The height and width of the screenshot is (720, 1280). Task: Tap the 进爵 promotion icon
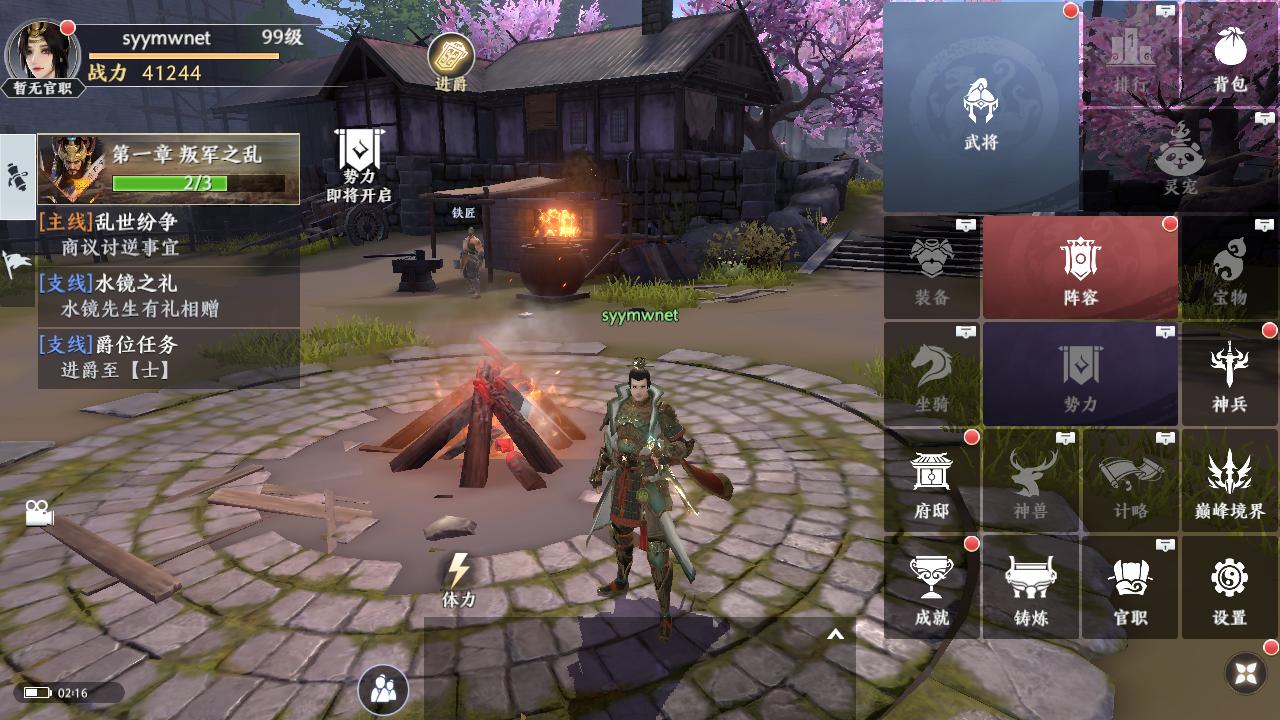[x=451, y=60]
